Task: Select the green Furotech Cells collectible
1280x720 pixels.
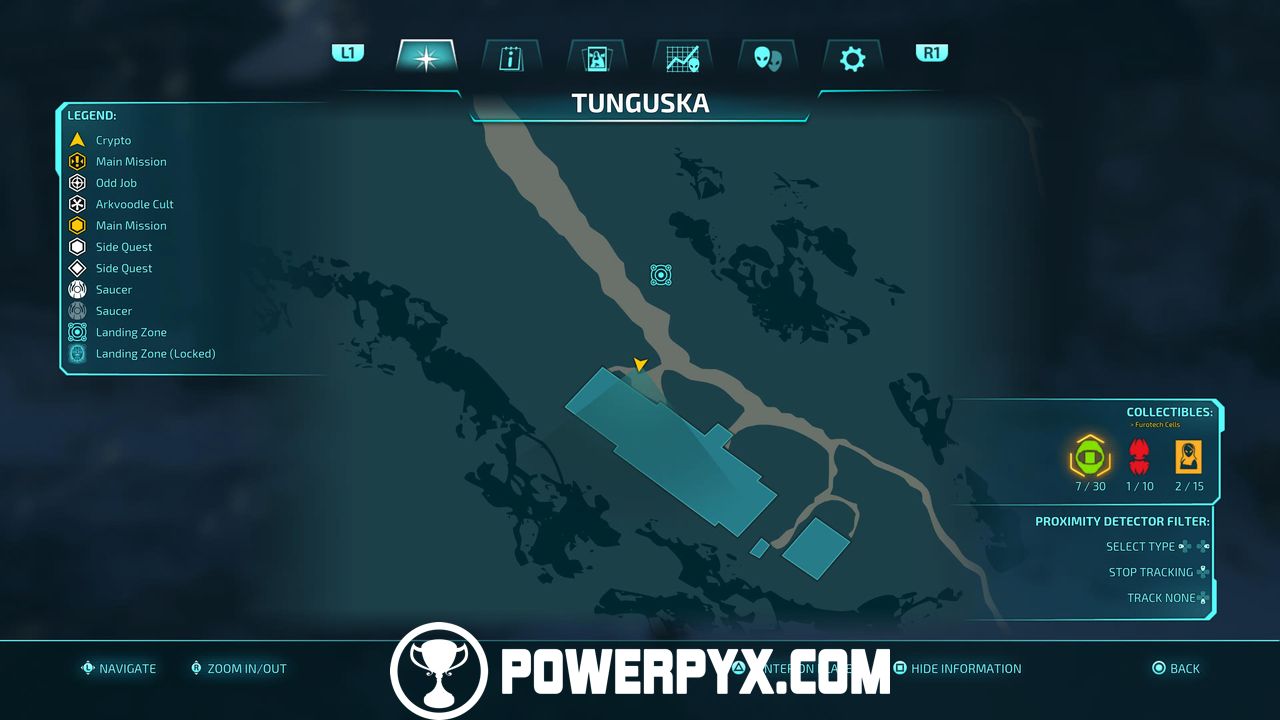Action: click(x=1090, y=458)
